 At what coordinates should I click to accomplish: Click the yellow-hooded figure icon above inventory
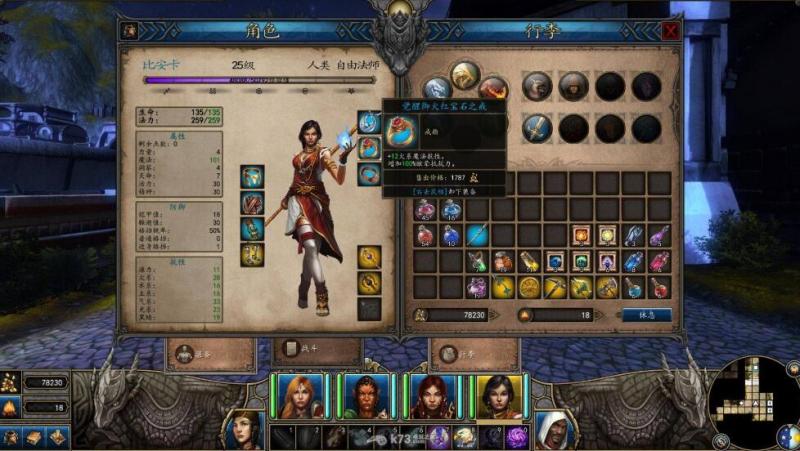tap(464, 76)
